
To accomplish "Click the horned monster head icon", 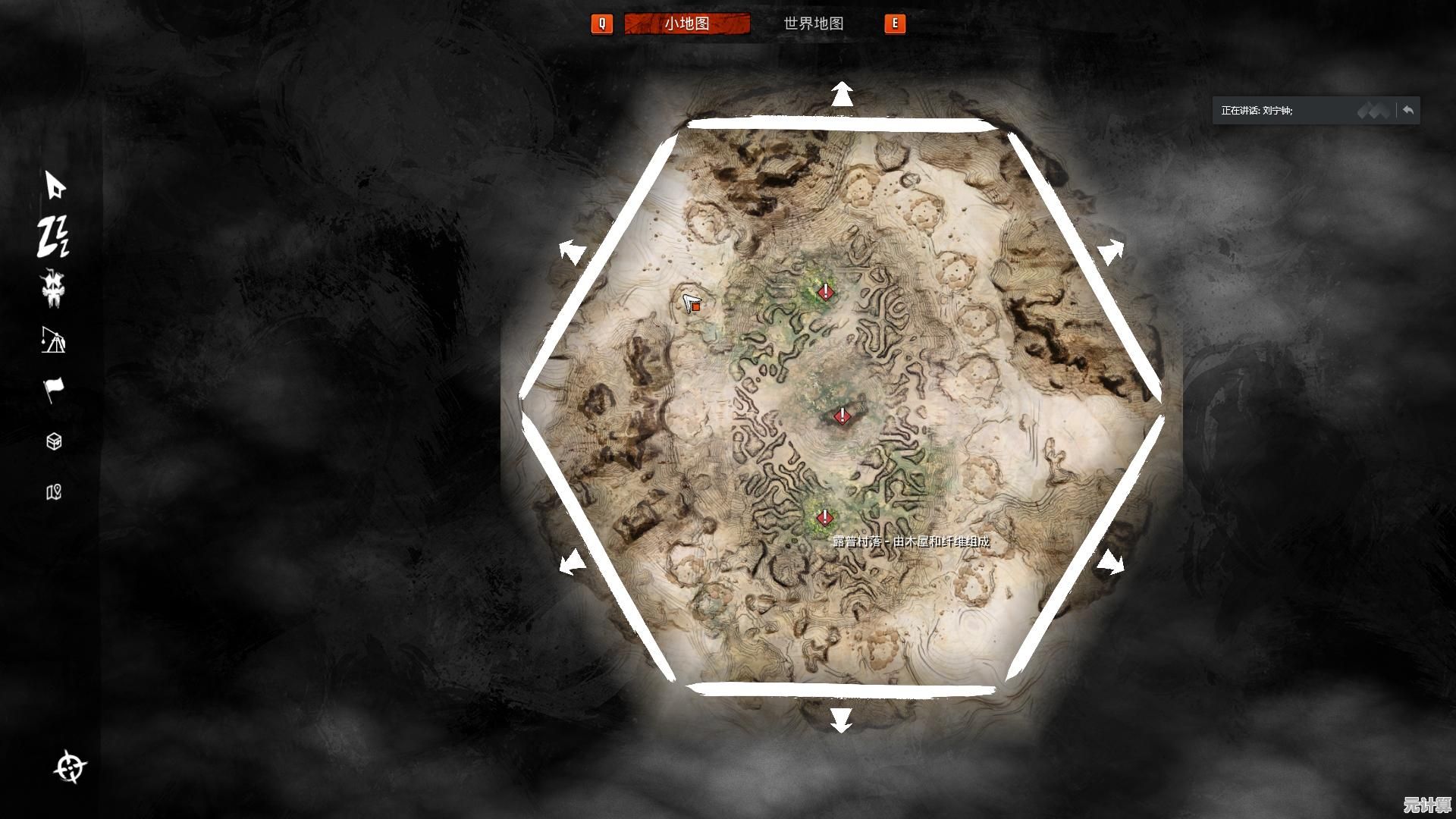I will pyautogui.click(x=53, y=289).
